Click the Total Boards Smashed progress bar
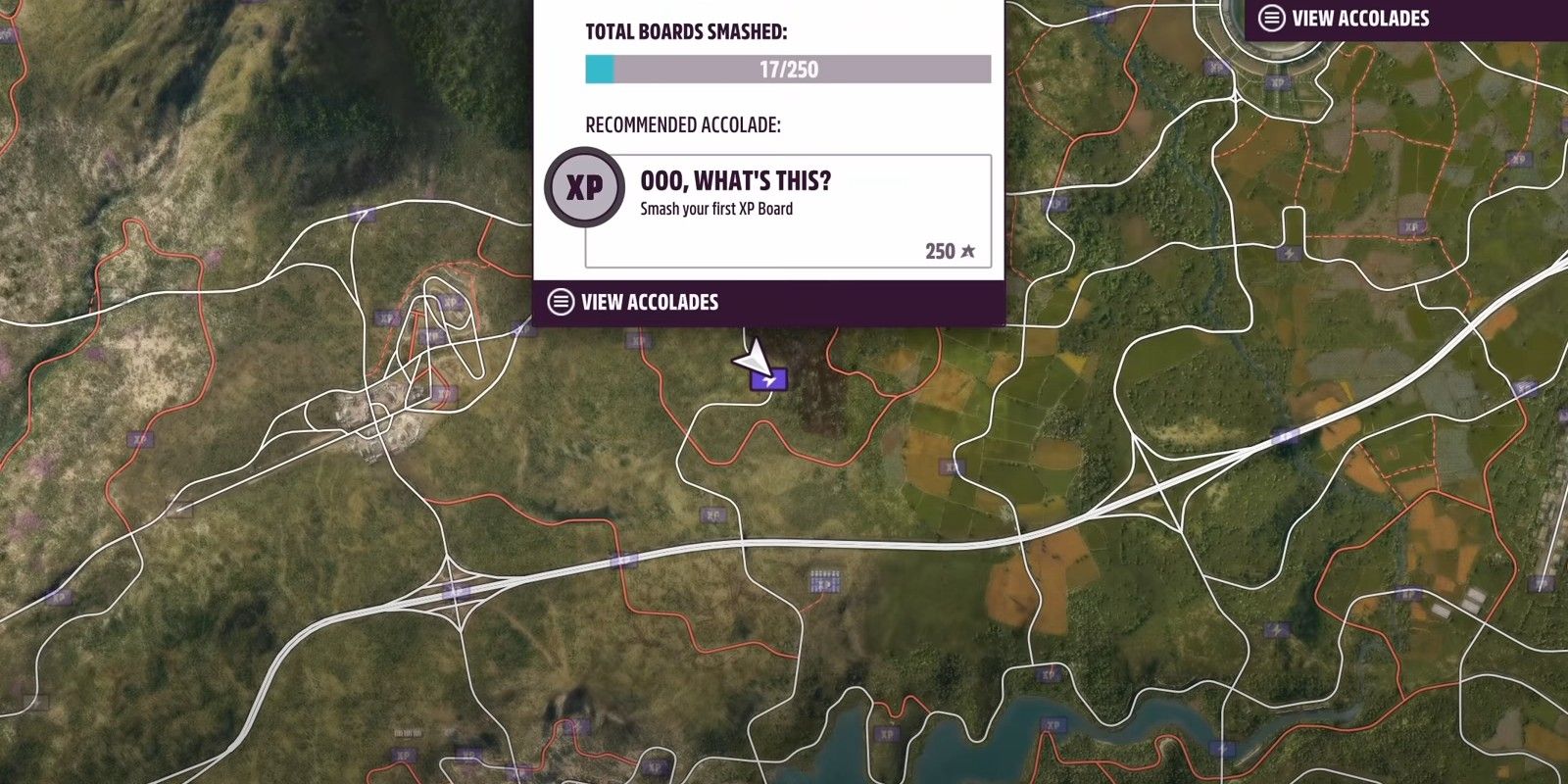1568x784 pixels. pos(784,70)
